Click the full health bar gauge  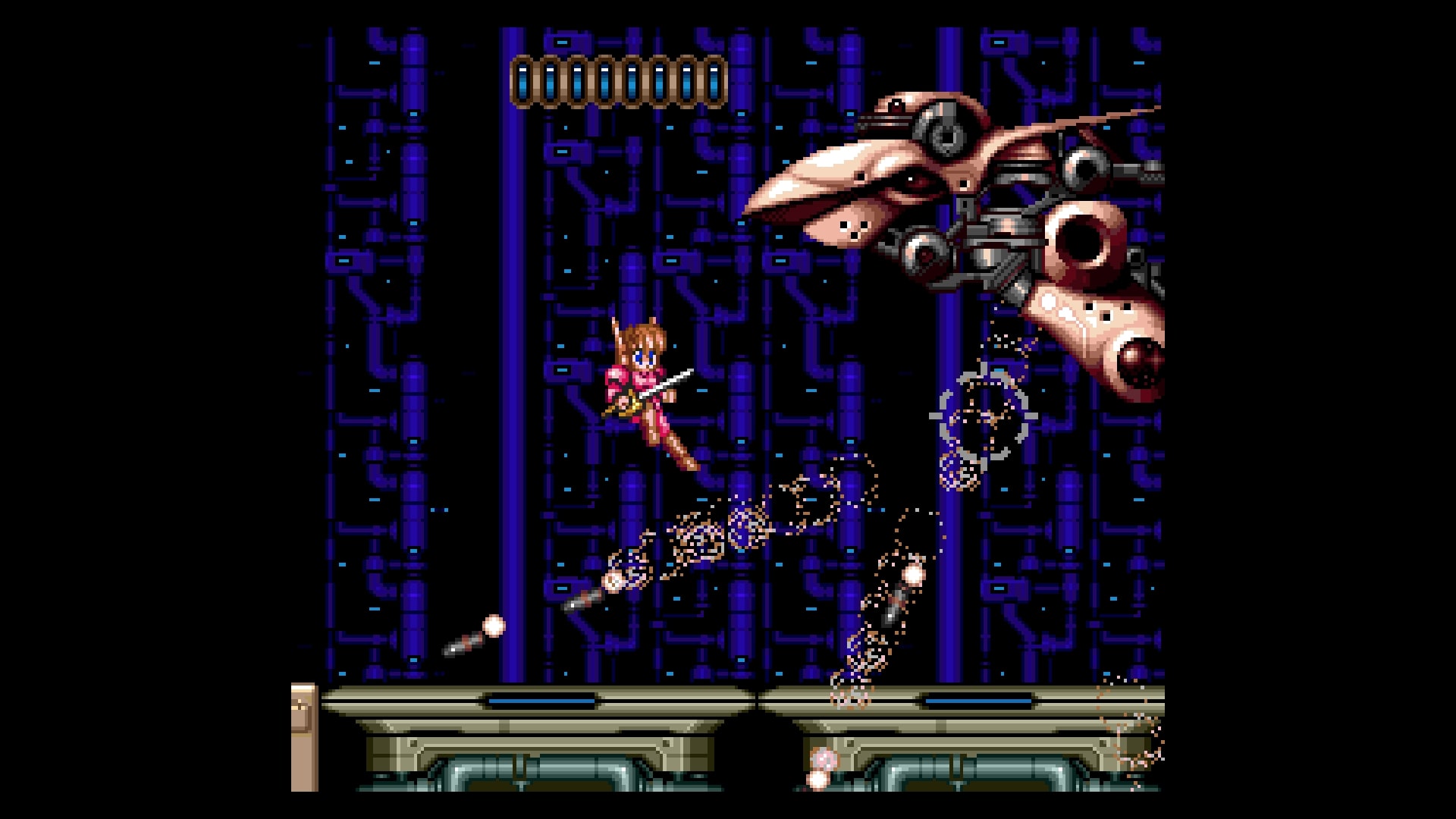pyautogui.click(x=620, y=80)
